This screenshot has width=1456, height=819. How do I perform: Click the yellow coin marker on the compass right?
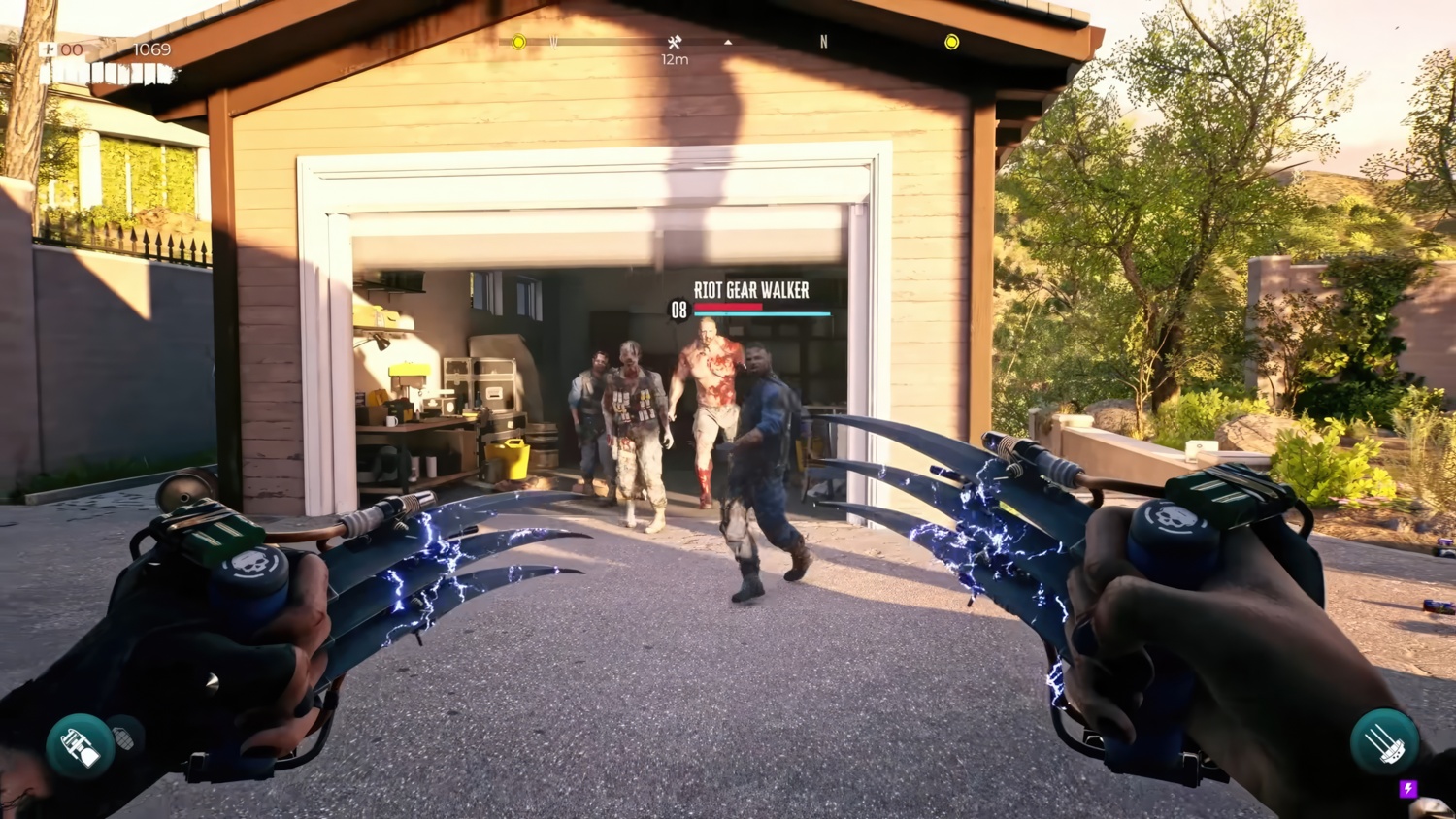pyautogui.click(x=951, y=42)
